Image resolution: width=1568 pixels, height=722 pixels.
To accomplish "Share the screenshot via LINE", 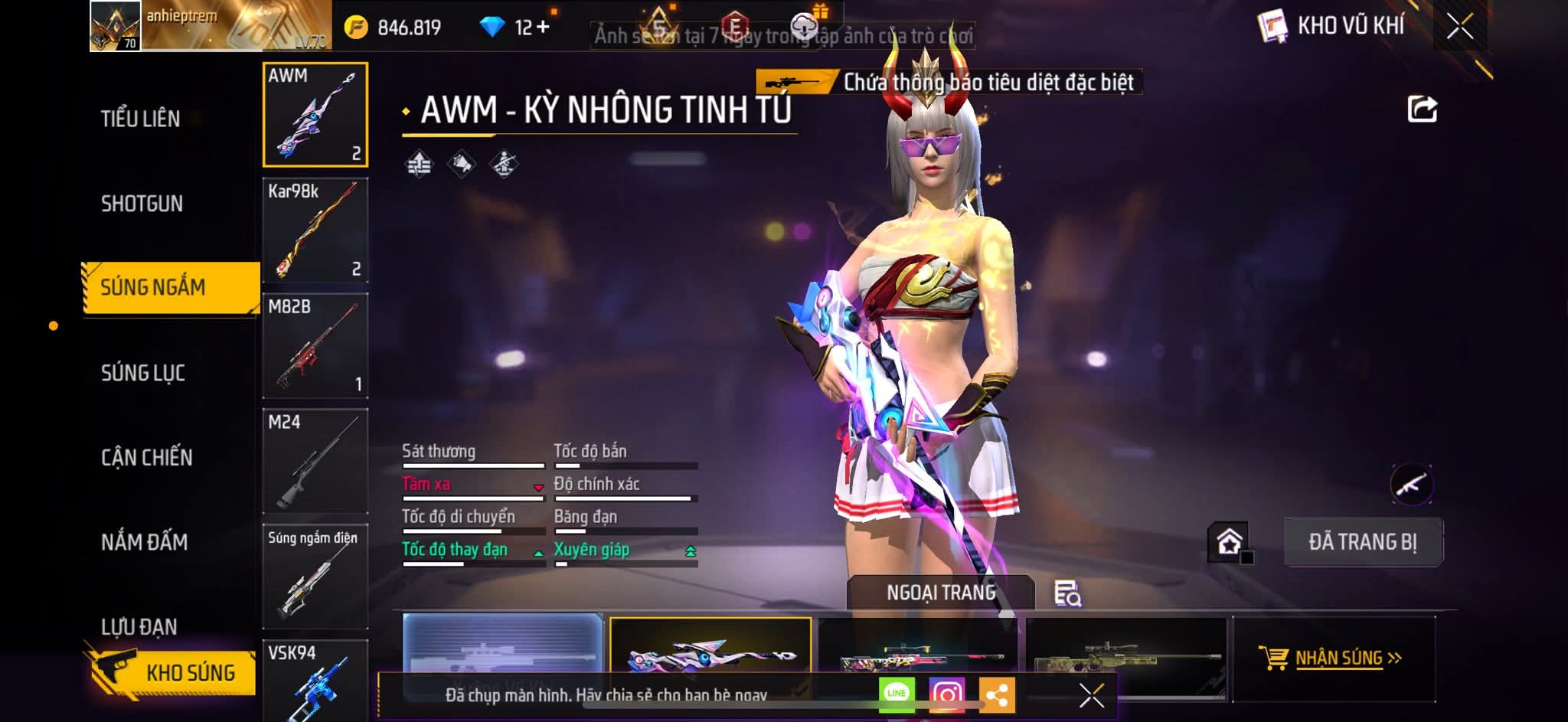I will [897, 694].
